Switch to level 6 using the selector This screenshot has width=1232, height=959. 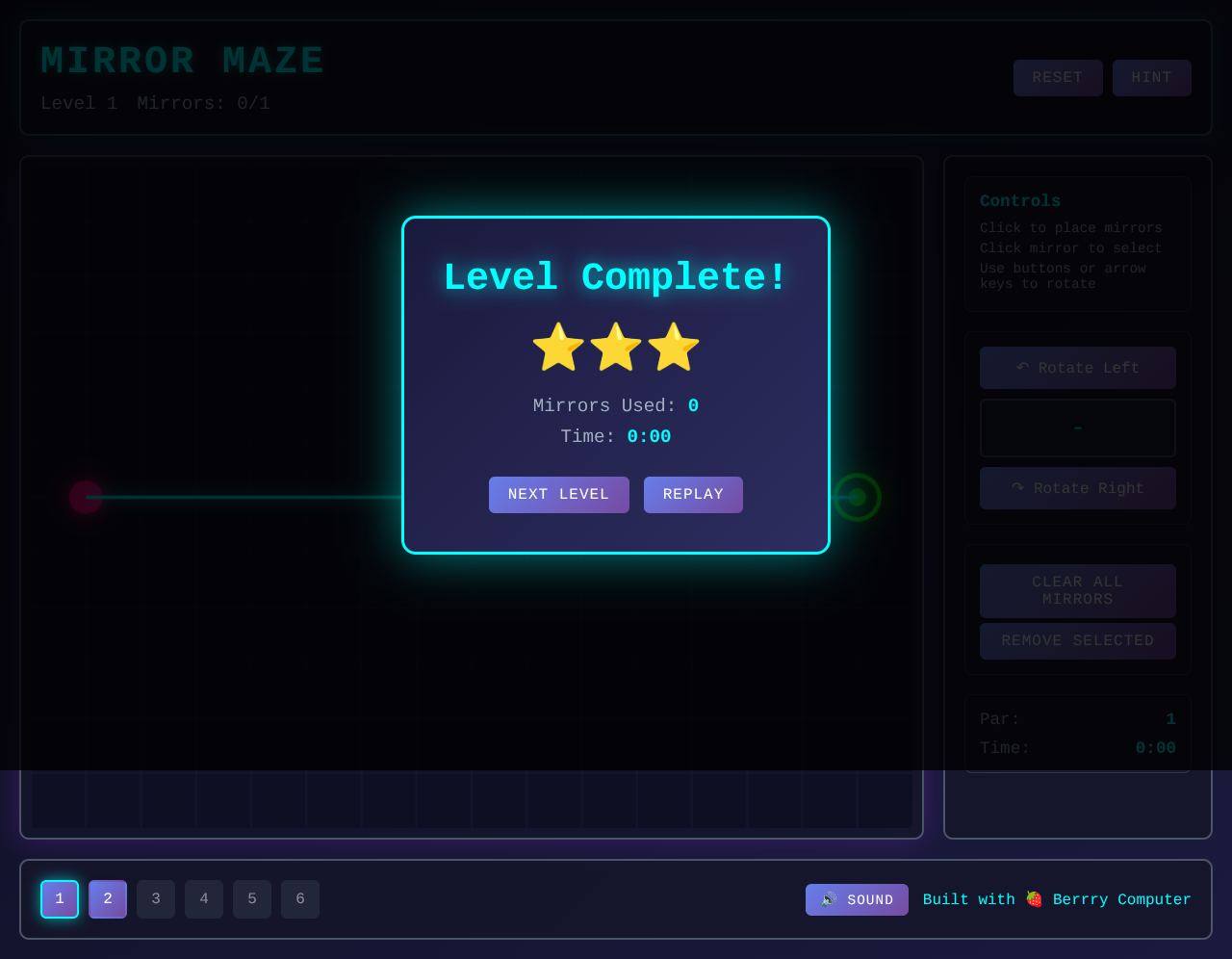coord(299,898)
